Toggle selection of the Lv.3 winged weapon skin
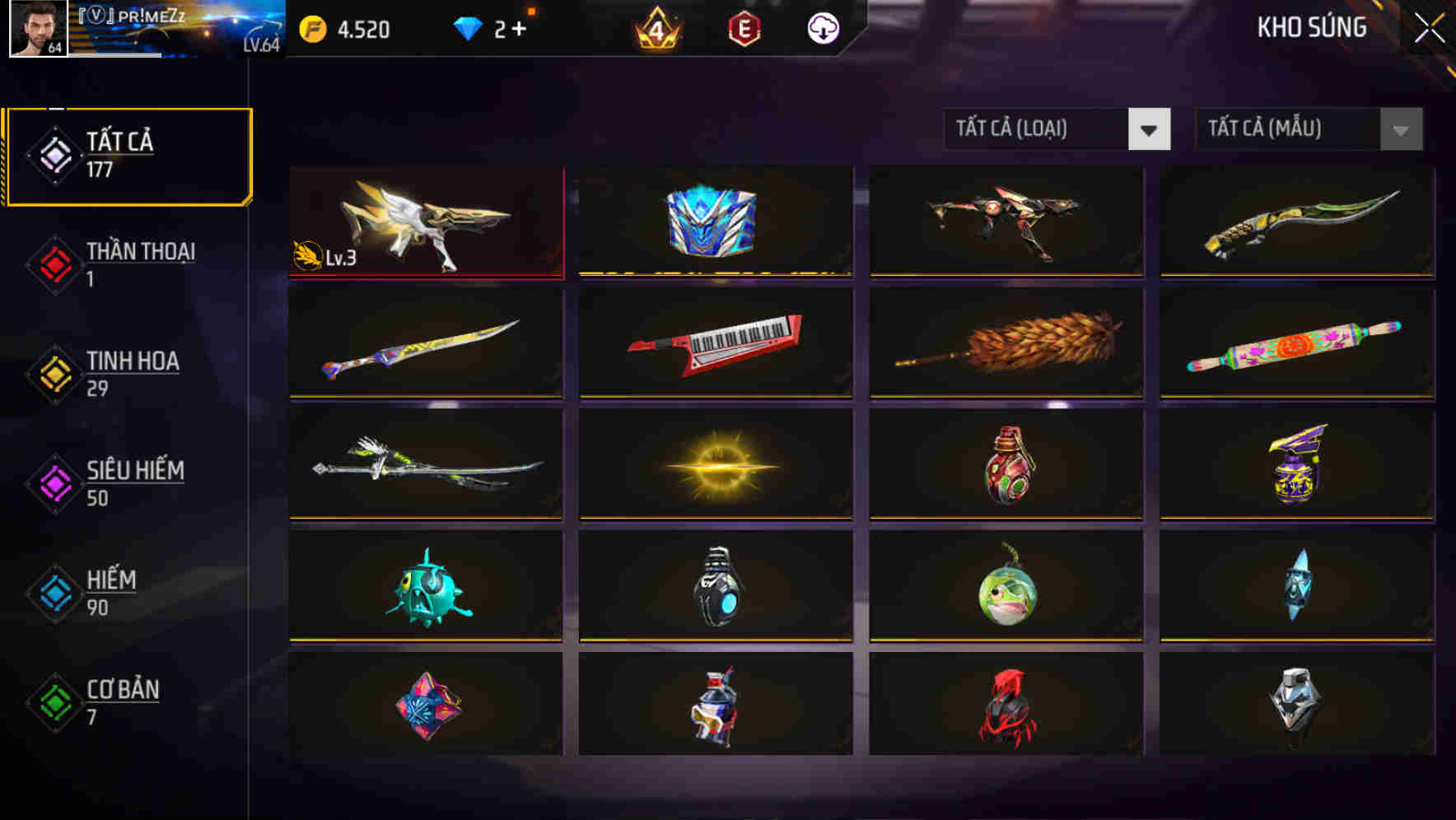Screen dimensions: 1456x820 pos(426,222)
